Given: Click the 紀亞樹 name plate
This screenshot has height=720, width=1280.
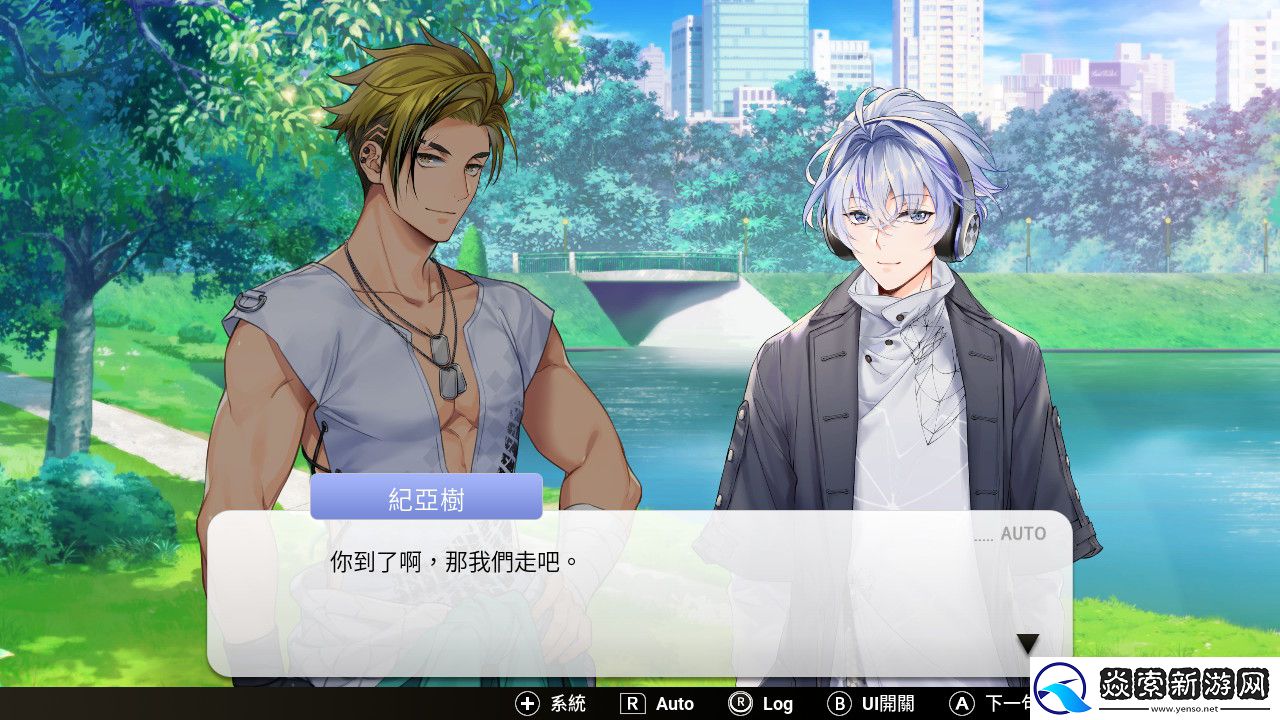Looking at the screenshot, I should click(x=425, y=497).
